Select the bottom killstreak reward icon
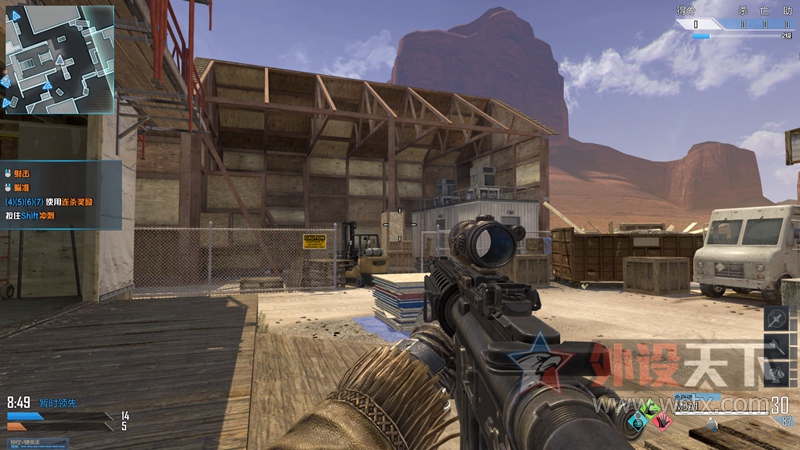800x450 pixels. point(778,373)
